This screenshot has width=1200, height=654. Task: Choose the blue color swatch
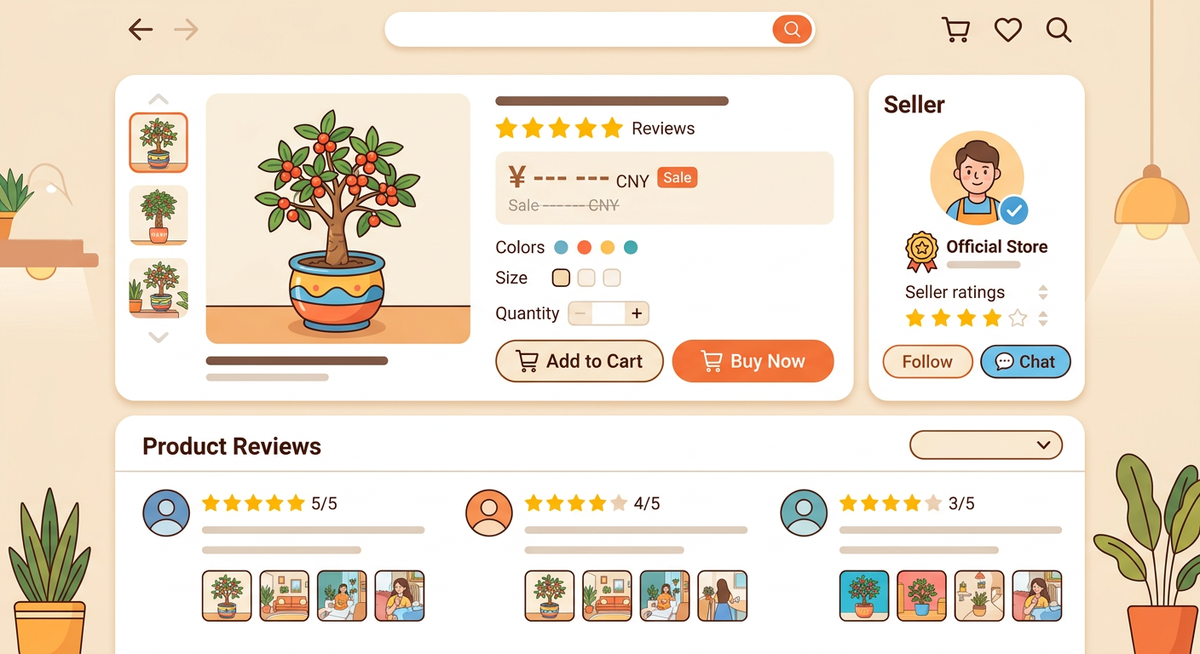tap(561, 247)
